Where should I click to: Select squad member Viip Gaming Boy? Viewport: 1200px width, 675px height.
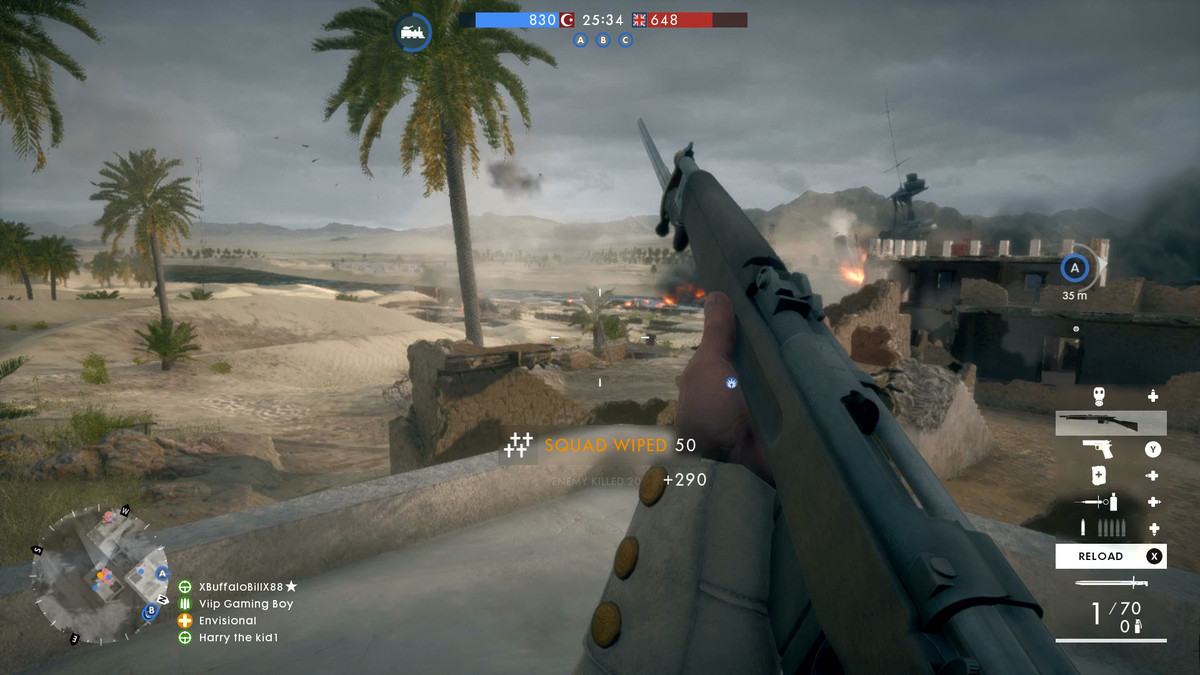pos(246,604)
